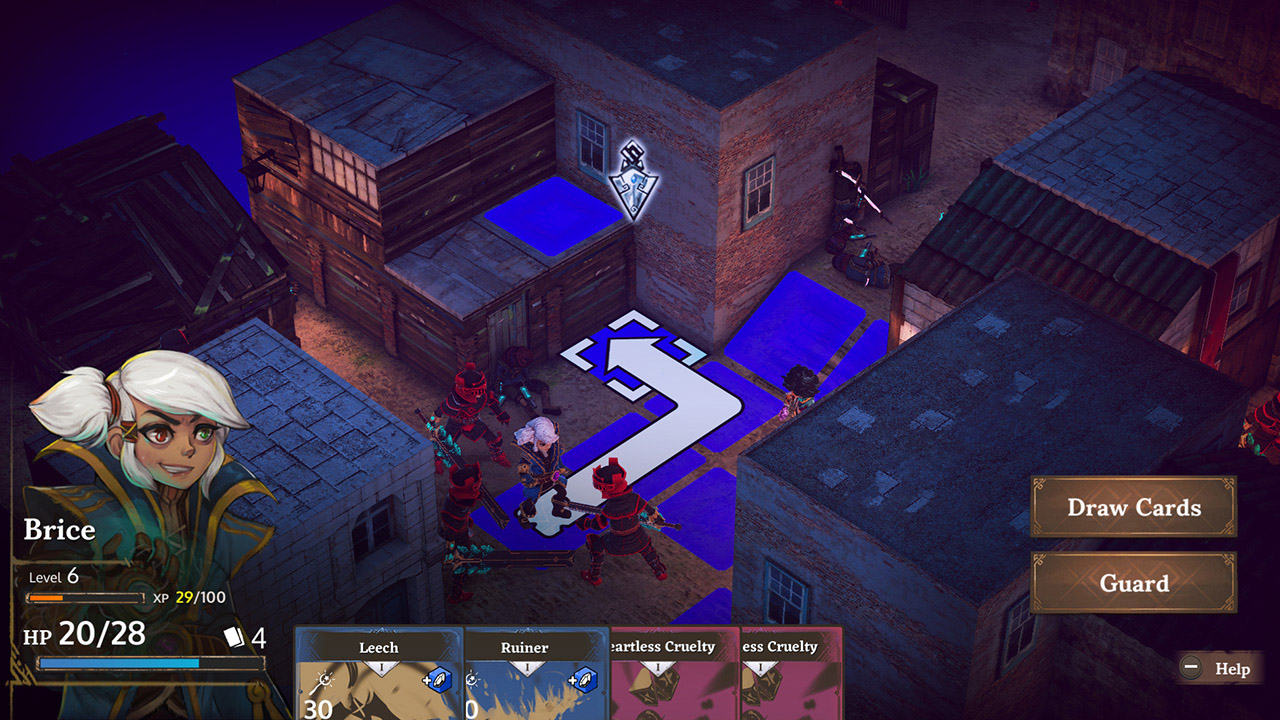
Task: Click the gem cost icon on the Leech card
Action: tap(440, 681)
